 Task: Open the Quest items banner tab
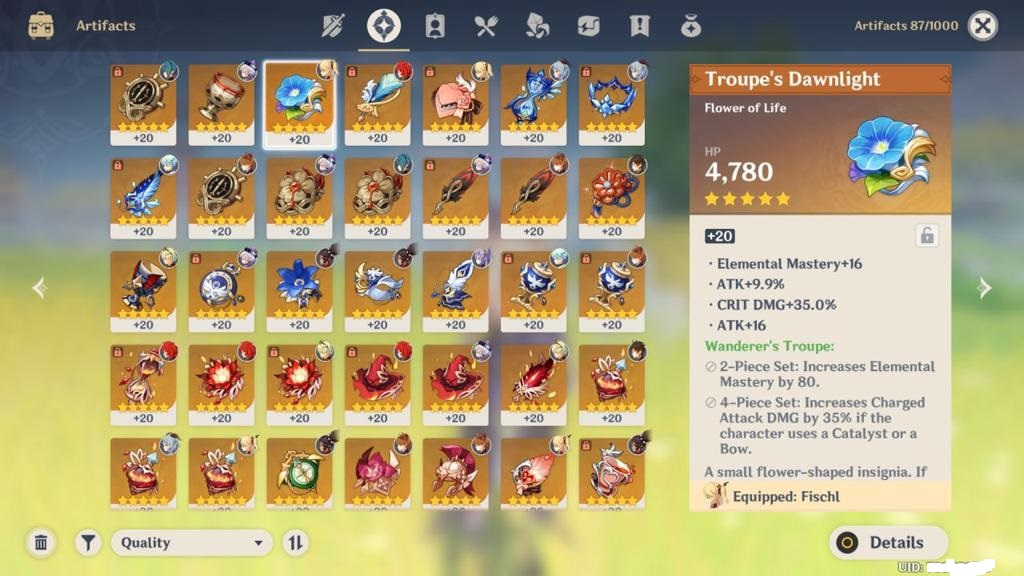[639, 26]
